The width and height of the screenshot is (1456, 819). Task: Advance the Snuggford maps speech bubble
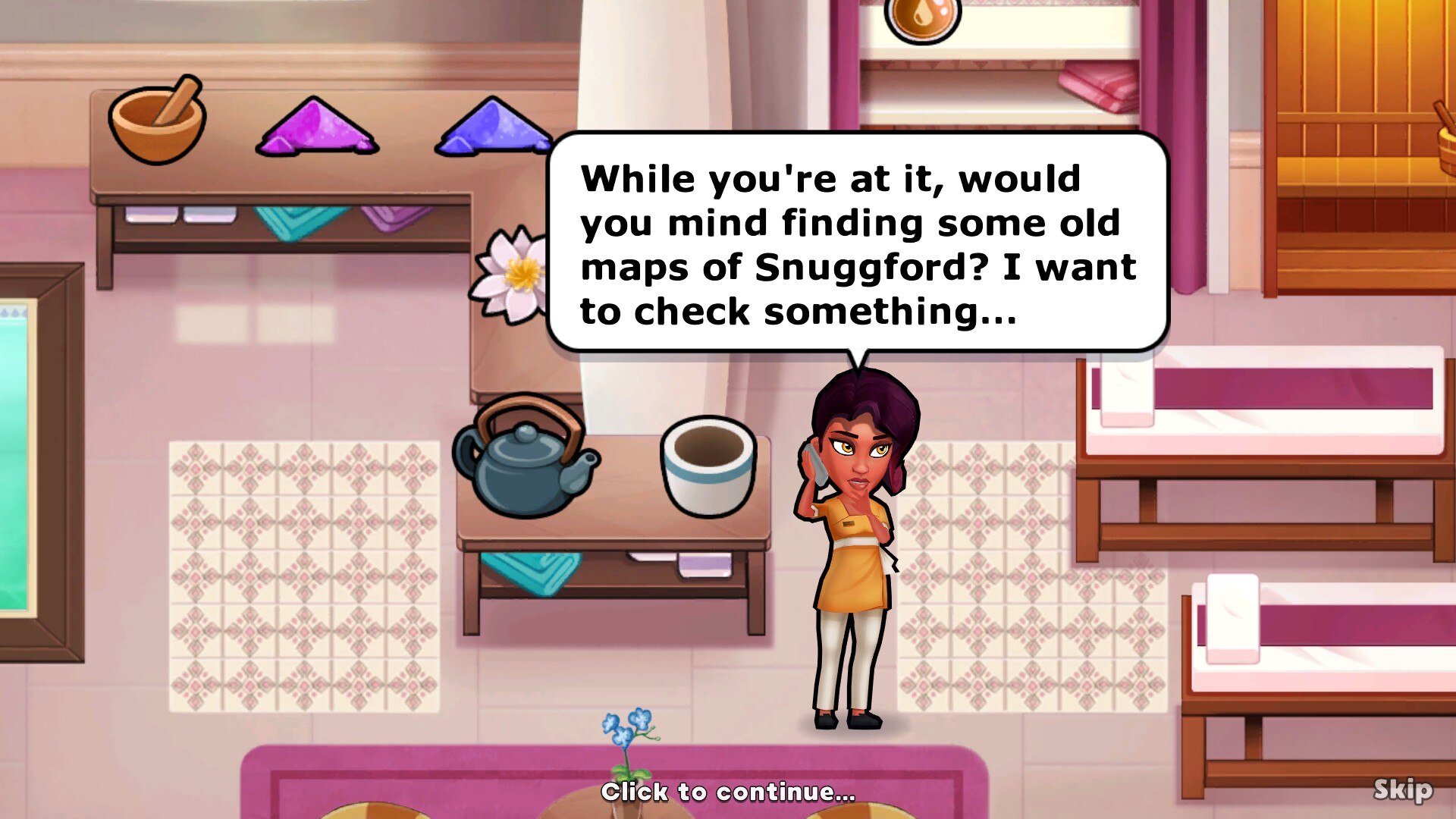coord(857,243)
